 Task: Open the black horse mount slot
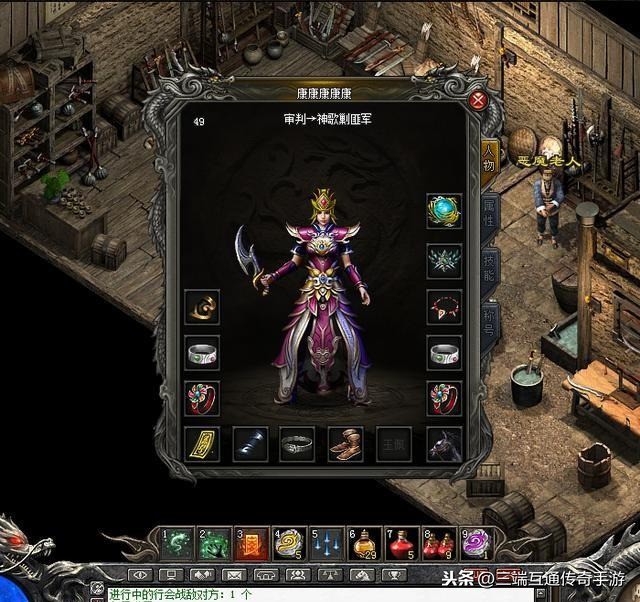pyautogui.click(x=444, y=443)
